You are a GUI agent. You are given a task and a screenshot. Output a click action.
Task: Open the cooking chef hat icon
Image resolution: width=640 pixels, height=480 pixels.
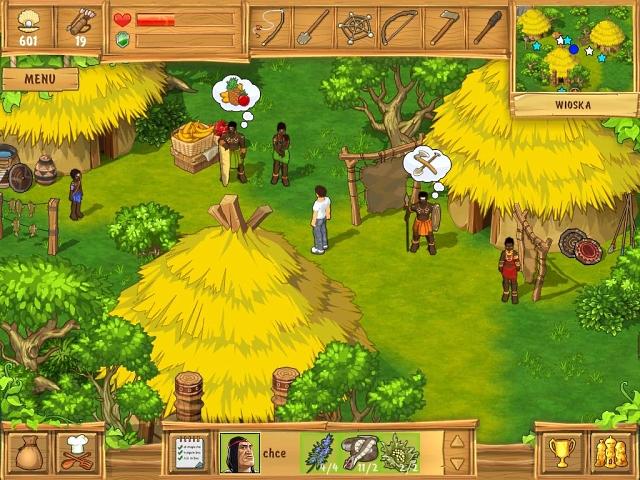(77, 452)
